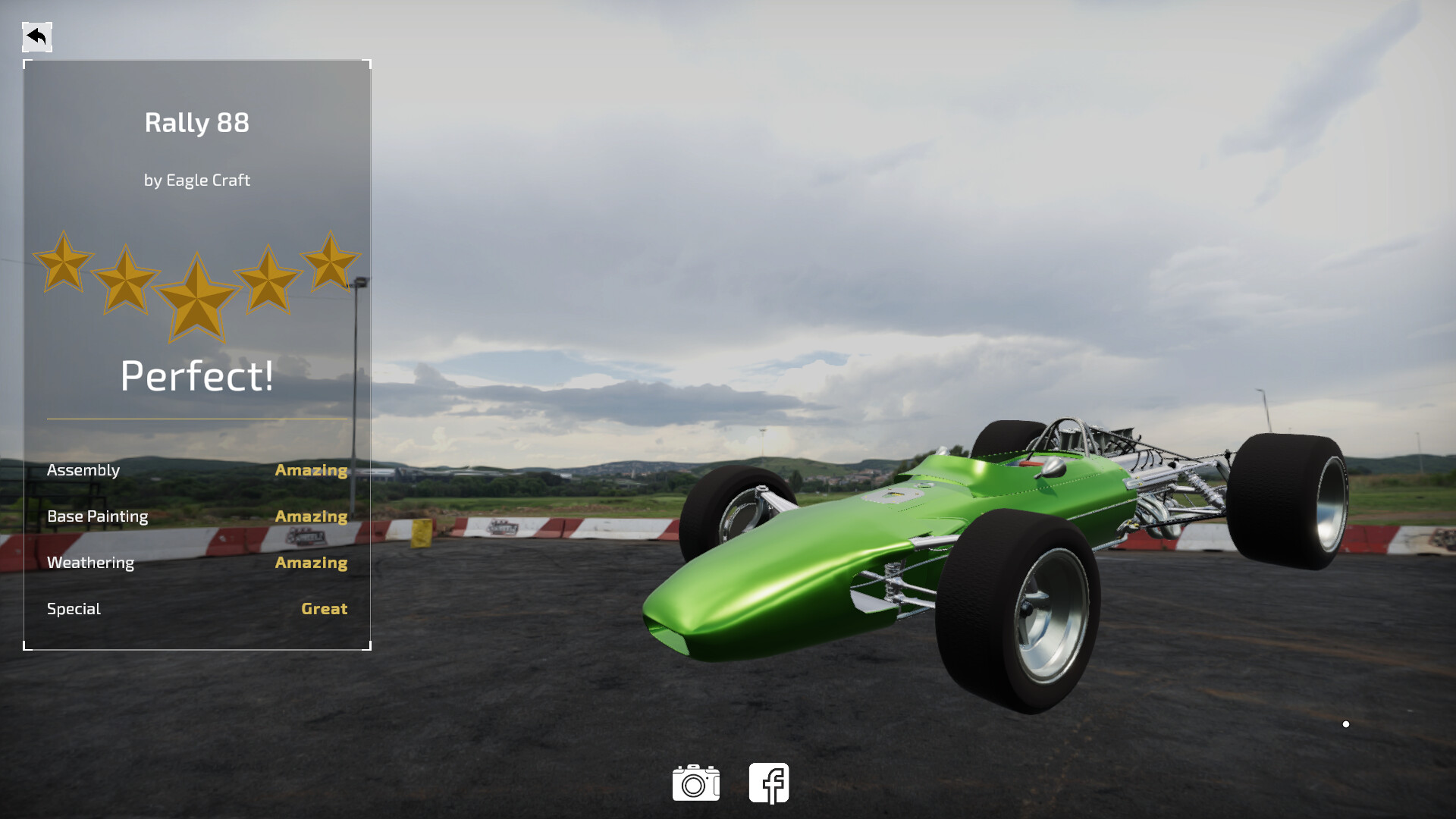Click the yellow divider line under Perfect!

(196, 416)
